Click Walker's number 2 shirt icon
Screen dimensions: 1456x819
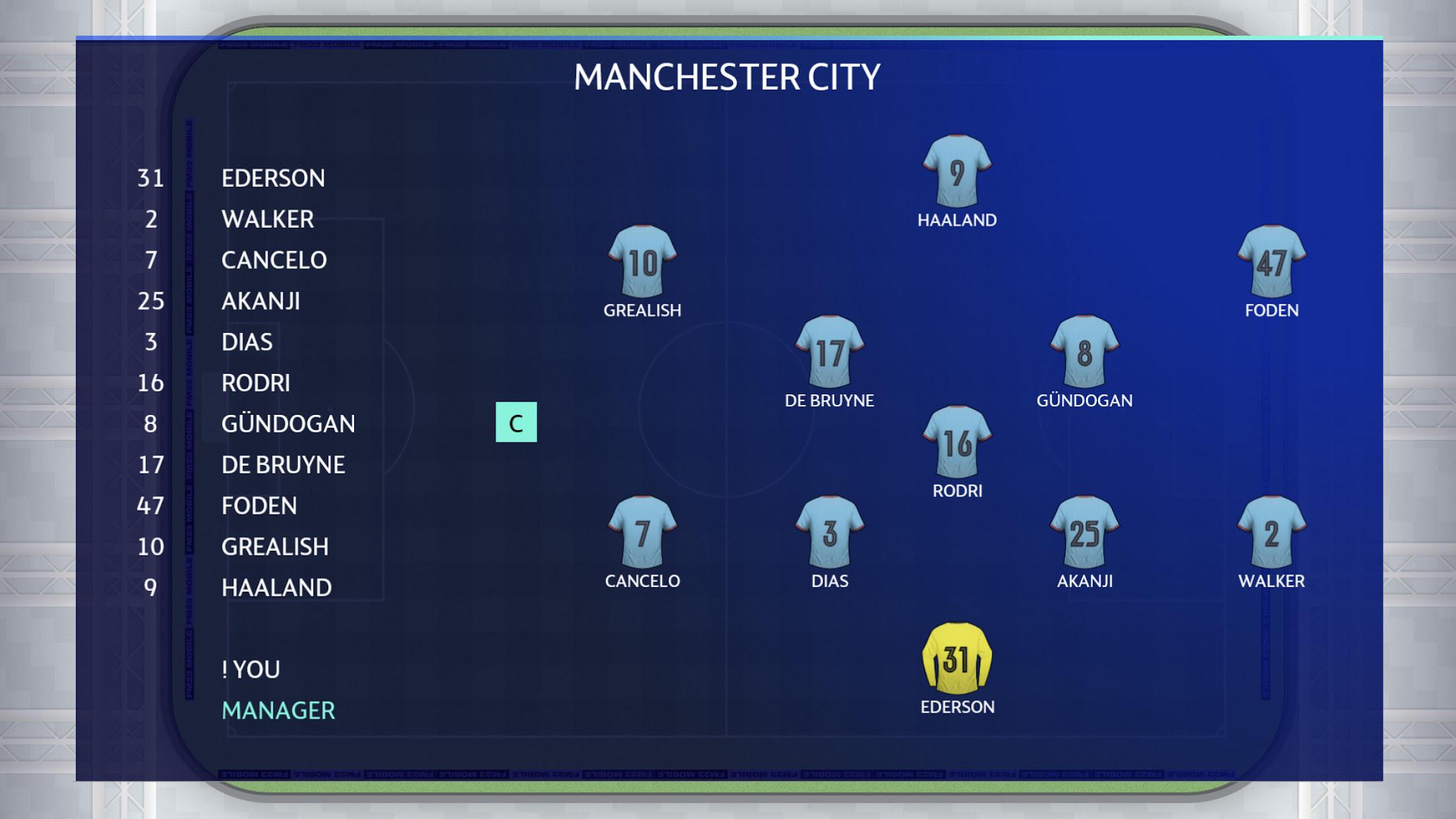coord(1271,532)
